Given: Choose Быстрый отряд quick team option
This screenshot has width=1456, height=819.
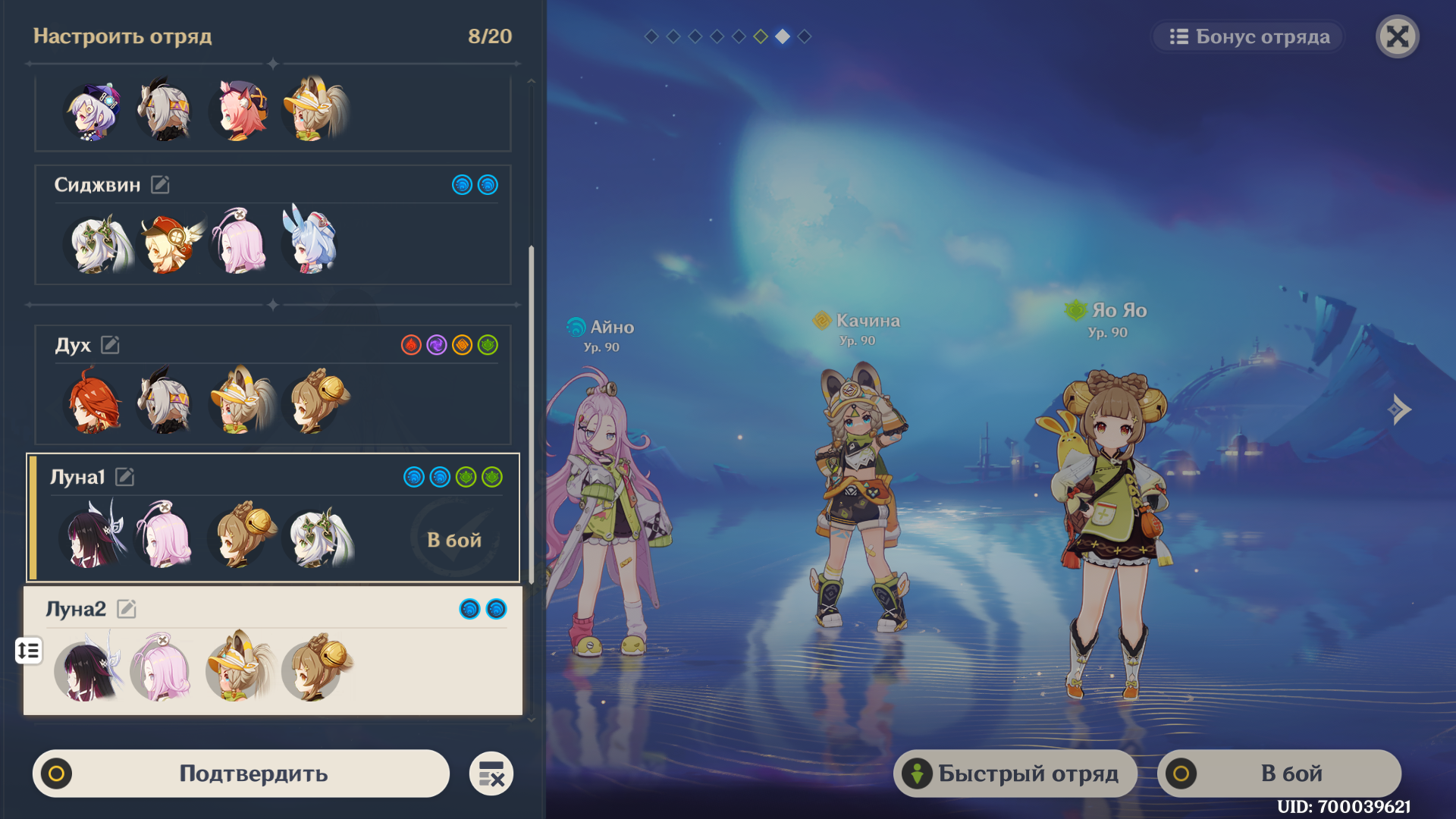Looking at the screenshot, I should (x=1015, y=773).
